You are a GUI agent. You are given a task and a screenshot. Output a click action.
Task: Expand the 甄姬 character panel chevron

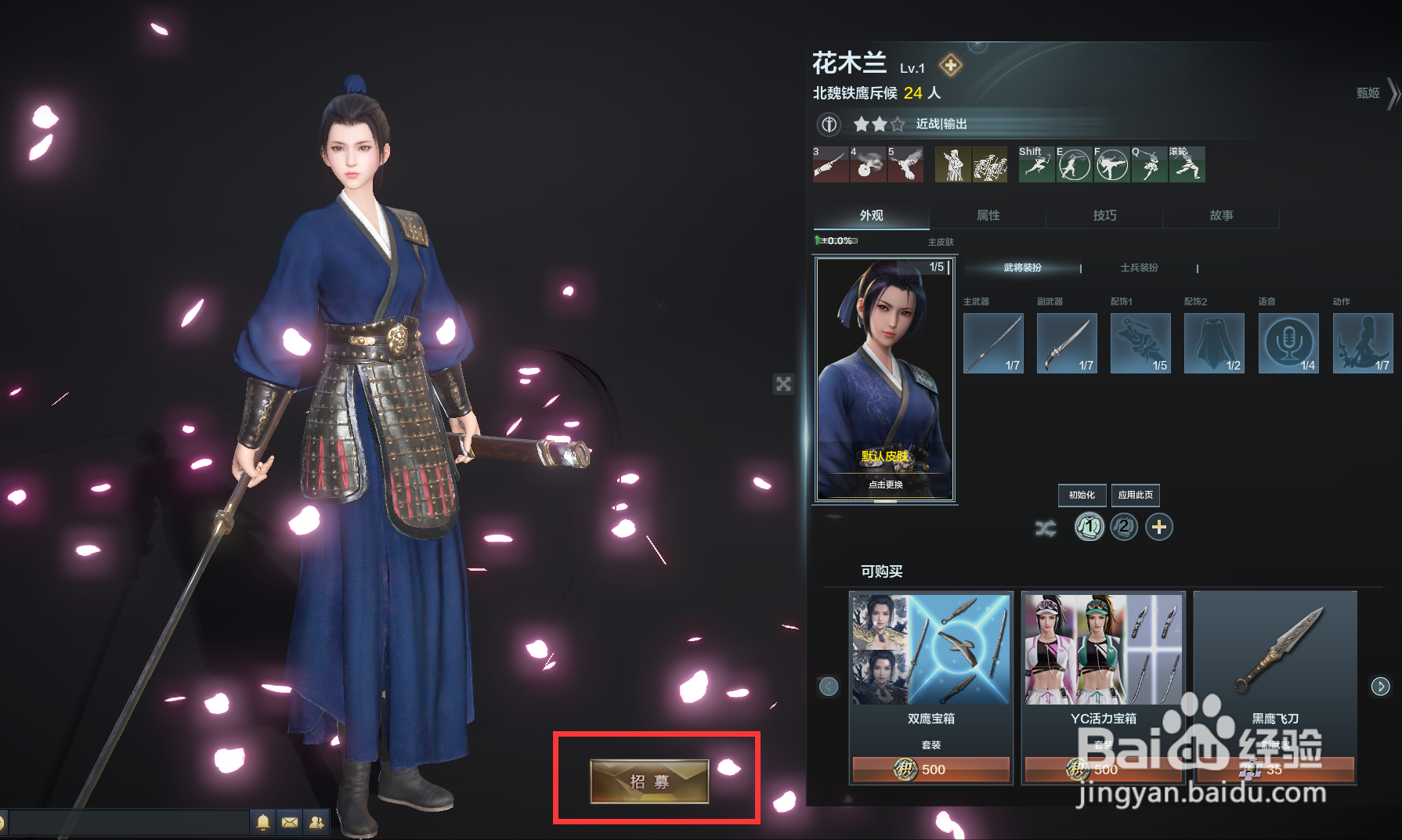(1393, 93)
